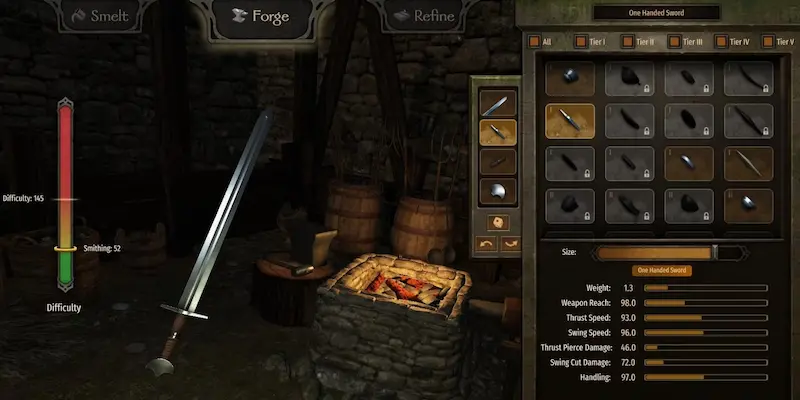This screenshot has width=800, height=400.
Task: Toggle the Tier V filter checkbox
Action: 766,42
